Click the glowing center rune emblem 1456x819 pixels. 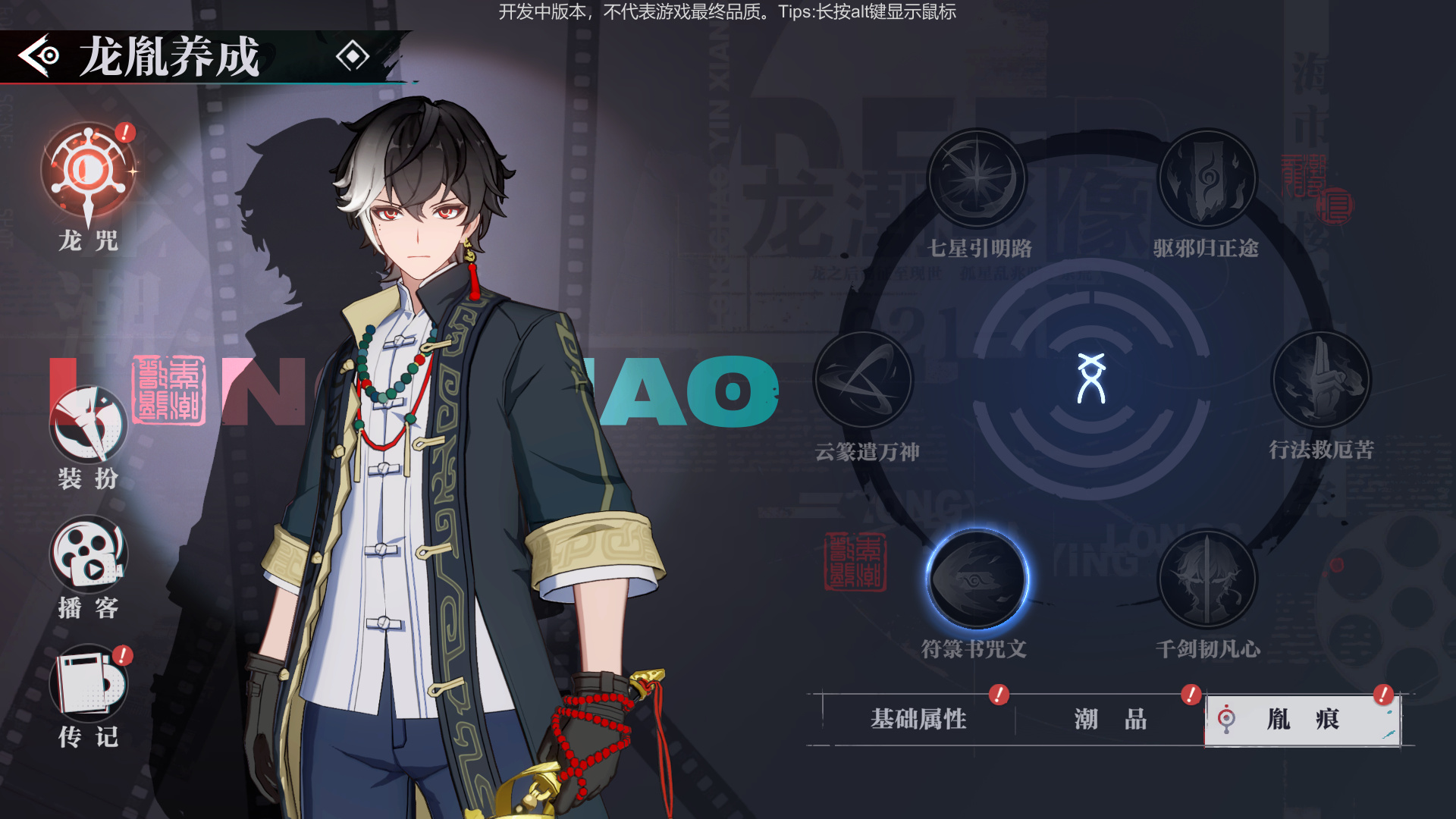click(1091, 378)
